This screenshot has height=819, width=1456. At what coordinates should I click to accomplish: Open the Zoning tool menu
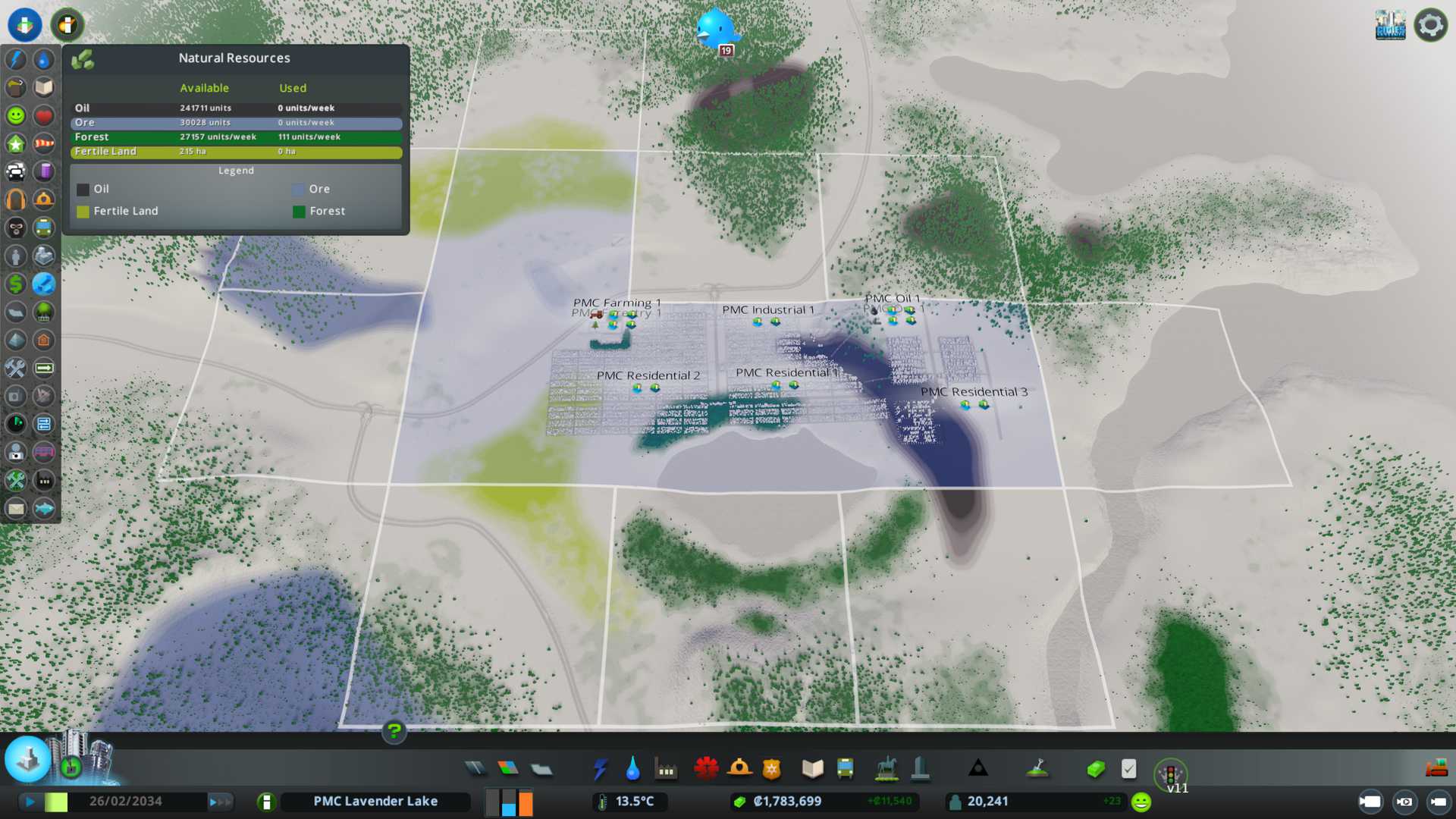pos(508,770)
